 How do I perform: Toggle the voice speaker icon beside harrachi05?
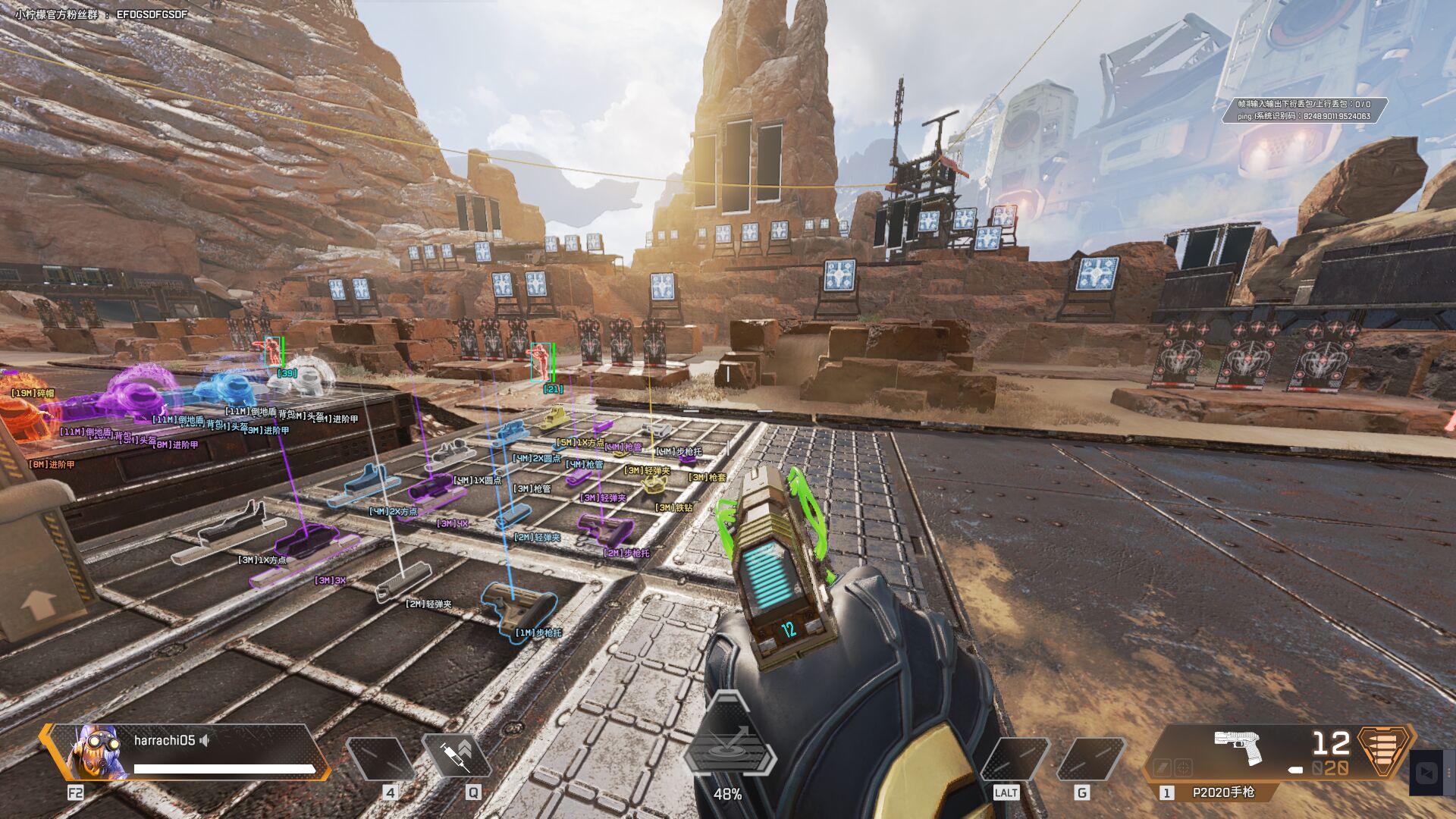(x=205, y=740)
